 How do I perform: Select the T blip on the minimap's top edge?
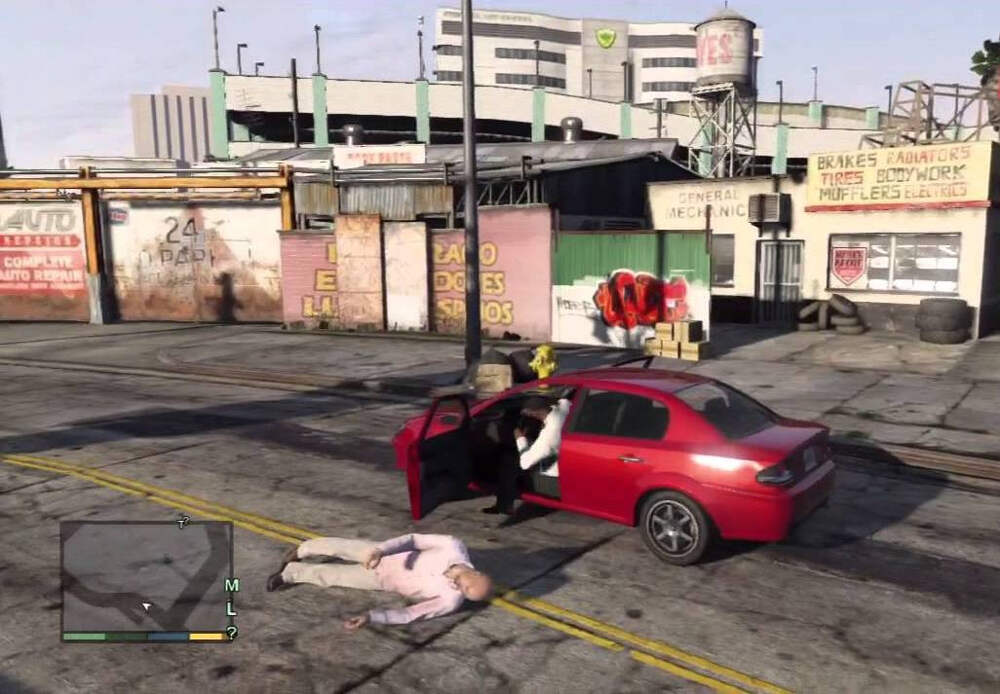pos(182,522)
